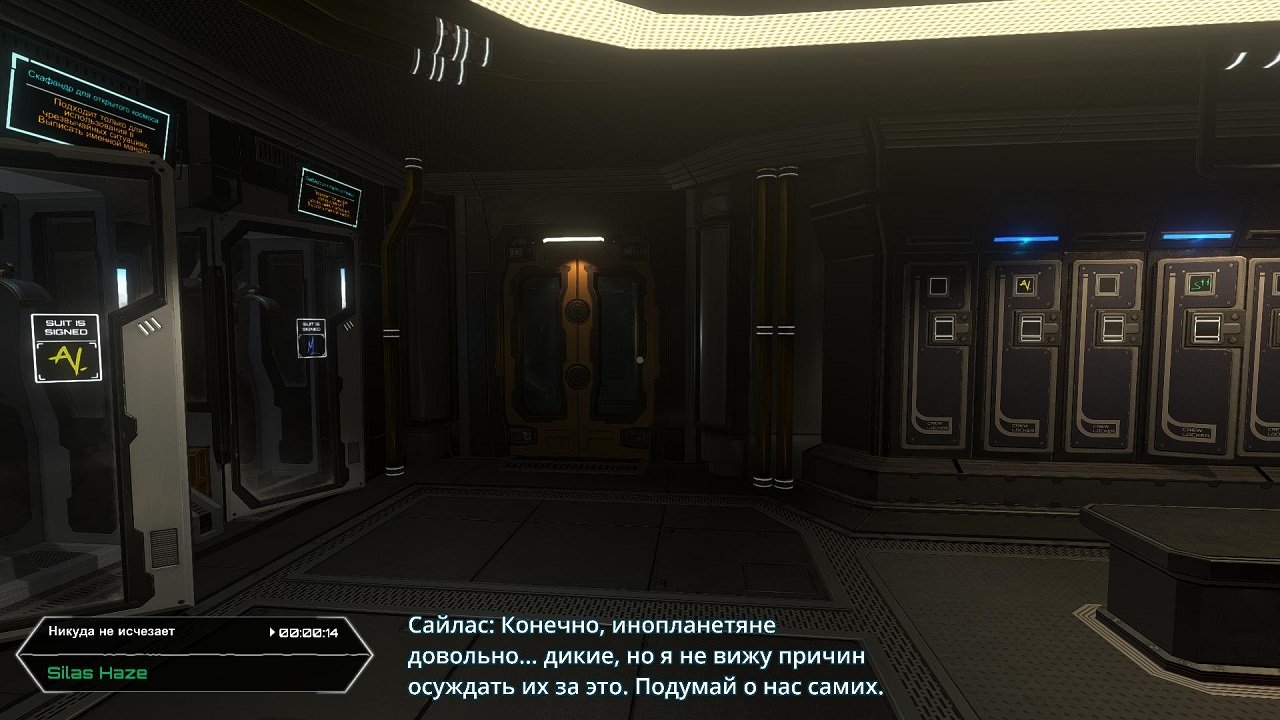
Task: Open the yellow sliding door in the center
Action: [x=575, y=350]
